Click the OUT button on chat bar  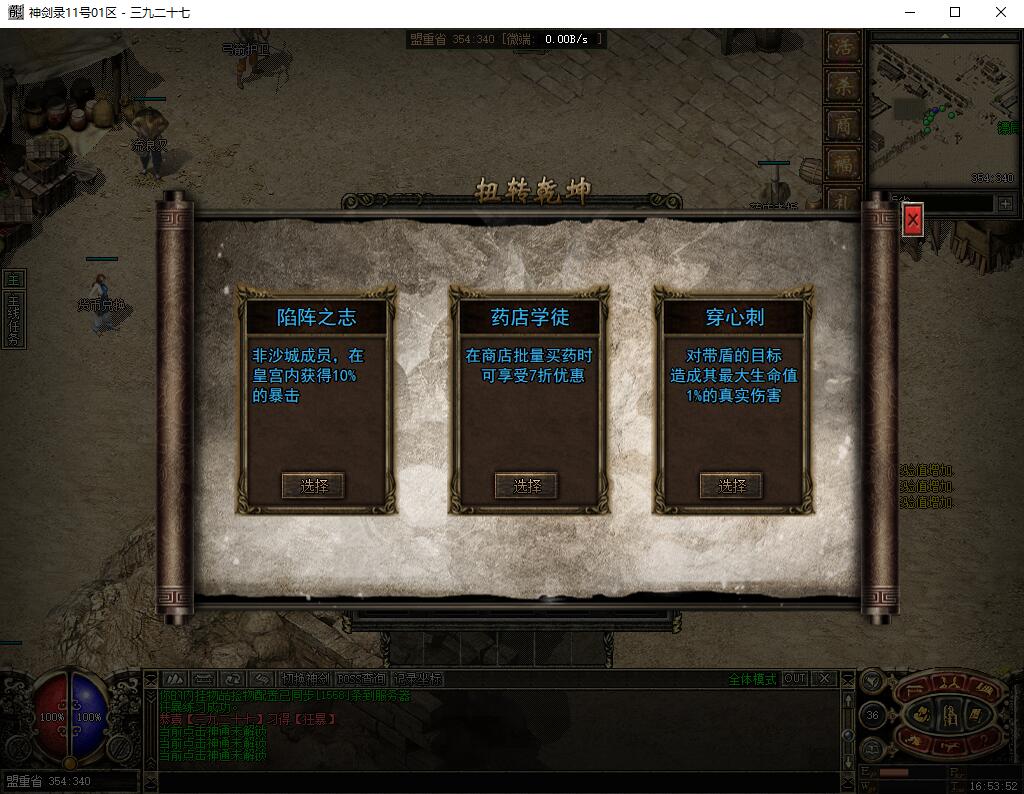point(794,679)
